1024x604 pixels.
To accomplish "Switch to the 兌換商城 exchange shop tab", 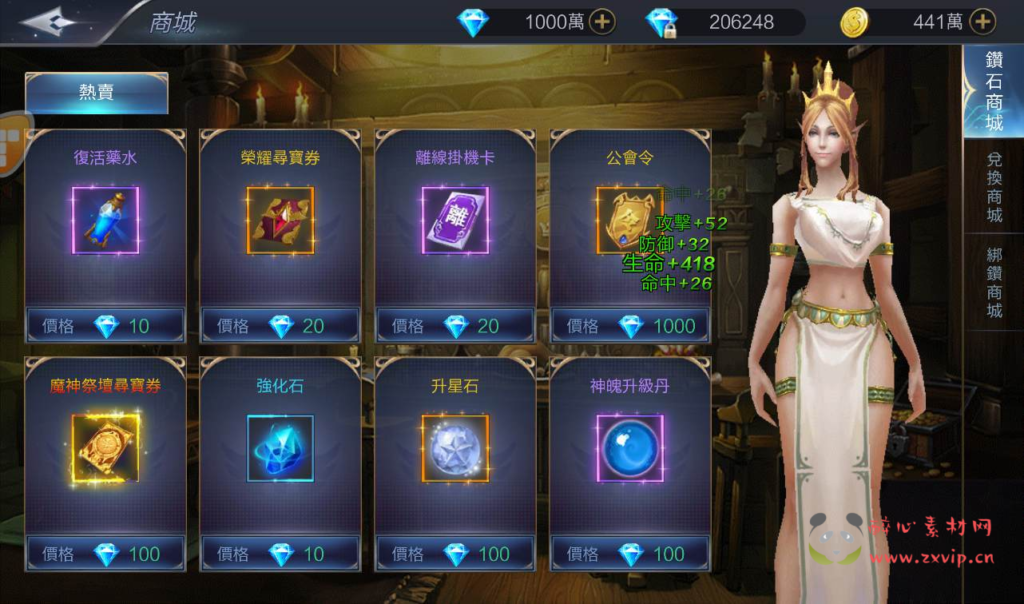I will pos(993,188).
